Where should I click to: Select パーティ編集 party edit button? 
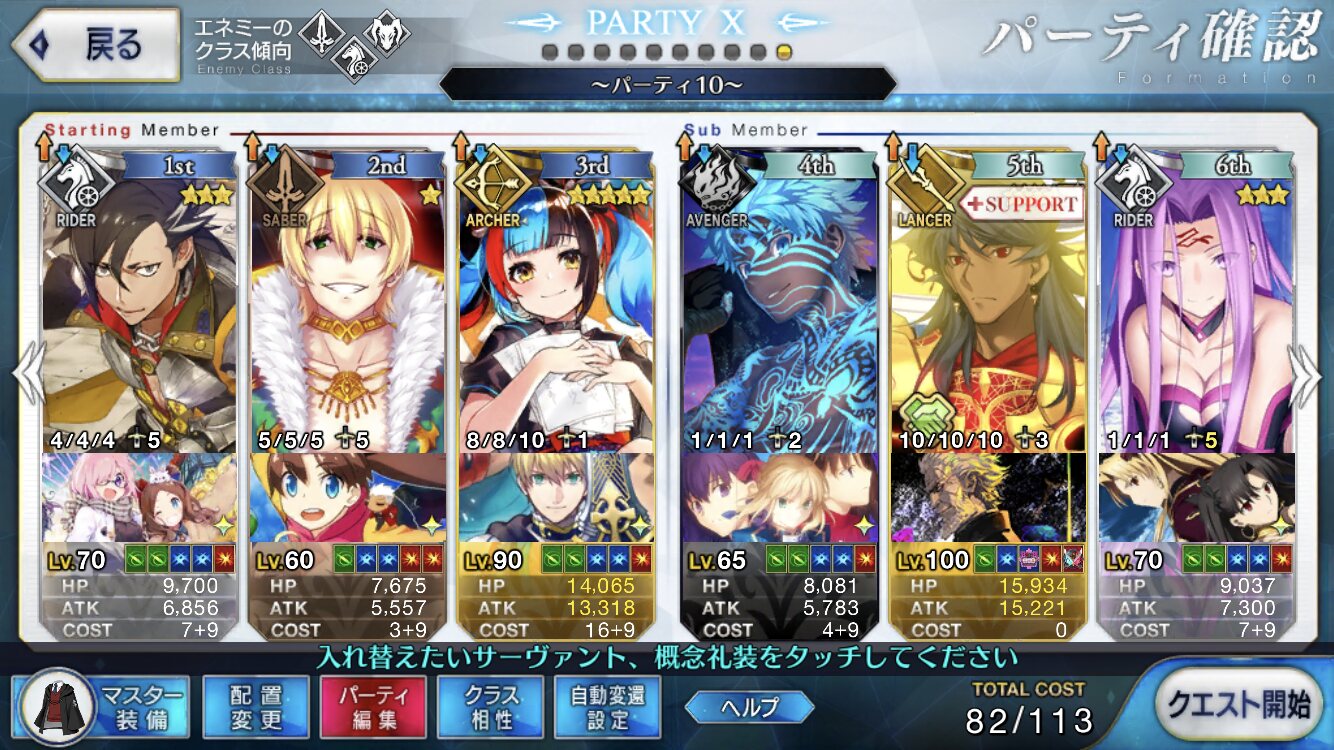point(373,706)
